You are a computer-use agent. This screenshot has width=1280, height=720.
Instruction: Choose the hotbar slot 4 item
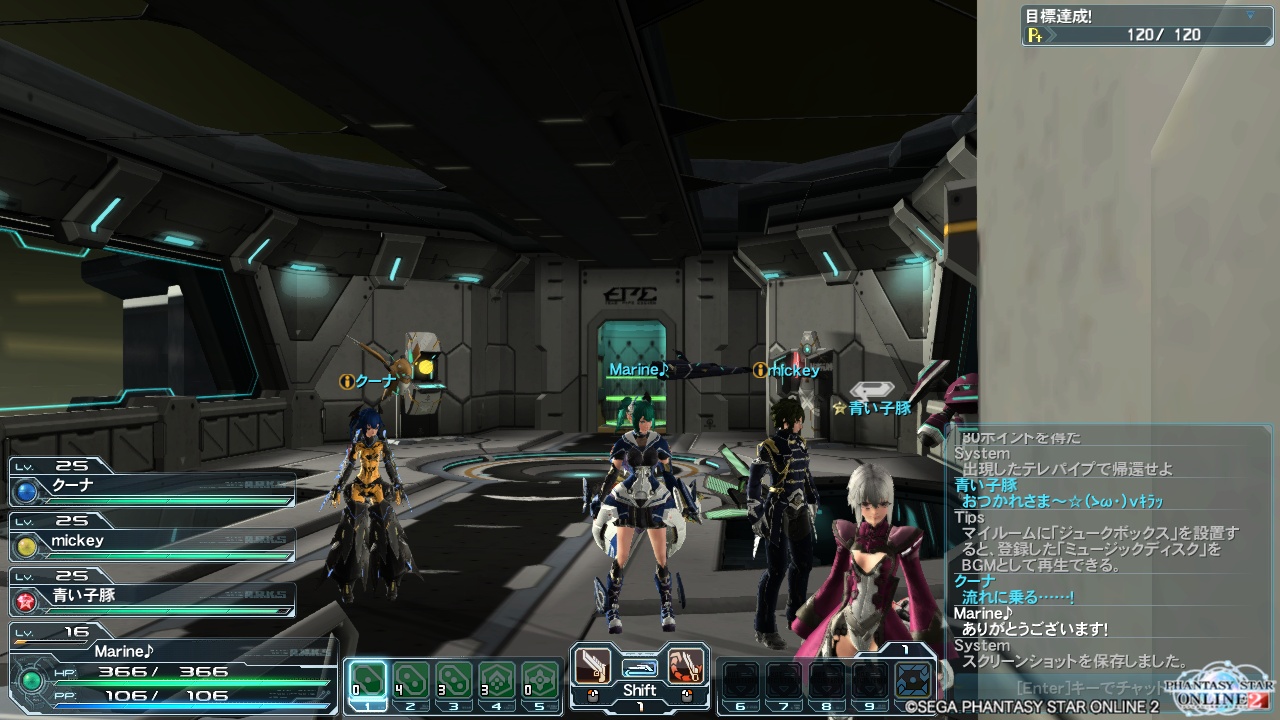pos(497,680)
